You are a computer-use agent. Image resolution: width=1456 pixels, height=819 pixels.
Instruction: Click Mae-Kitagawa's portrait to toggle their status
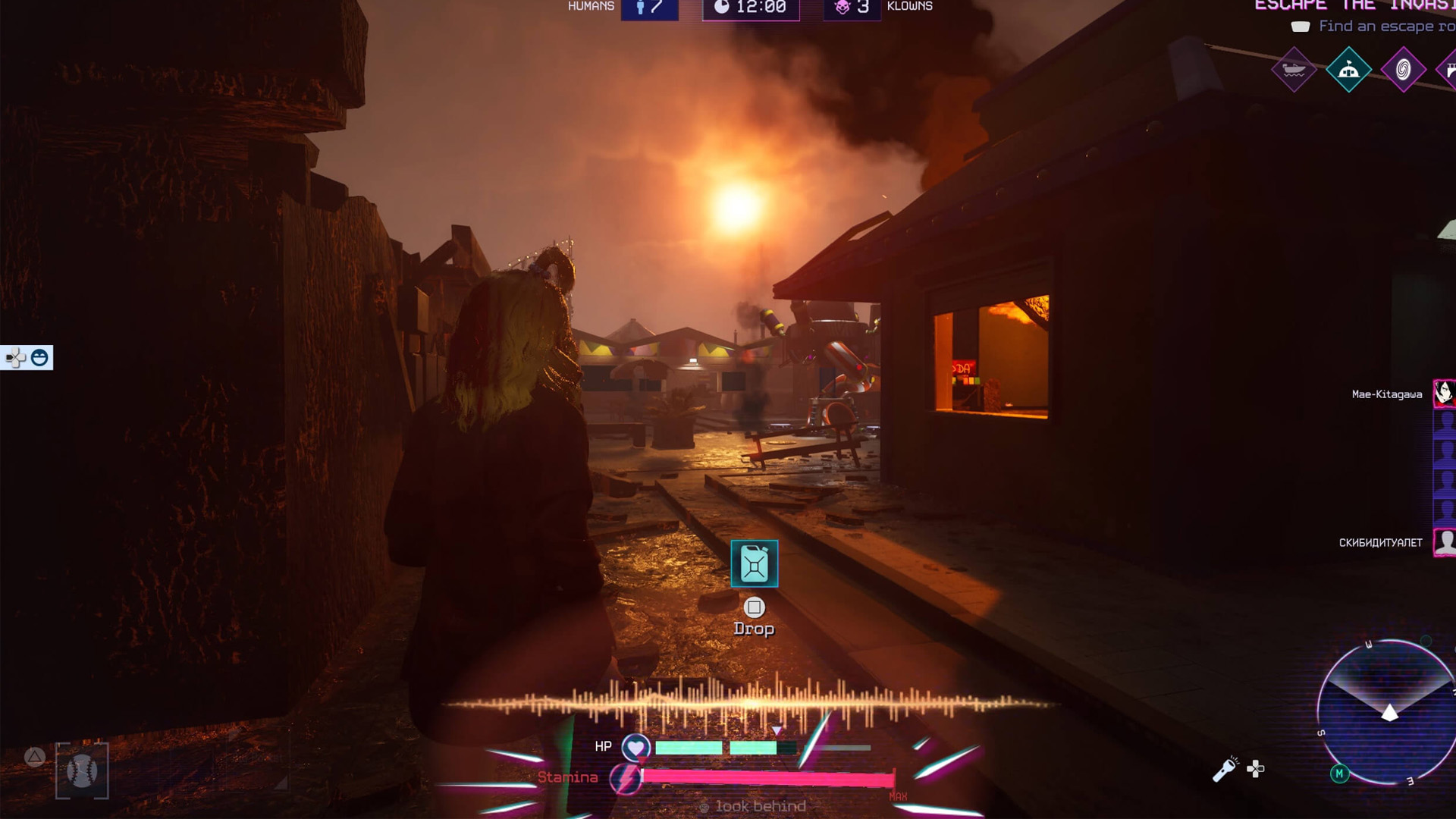pyautogui.click(x=1445, y=394)
